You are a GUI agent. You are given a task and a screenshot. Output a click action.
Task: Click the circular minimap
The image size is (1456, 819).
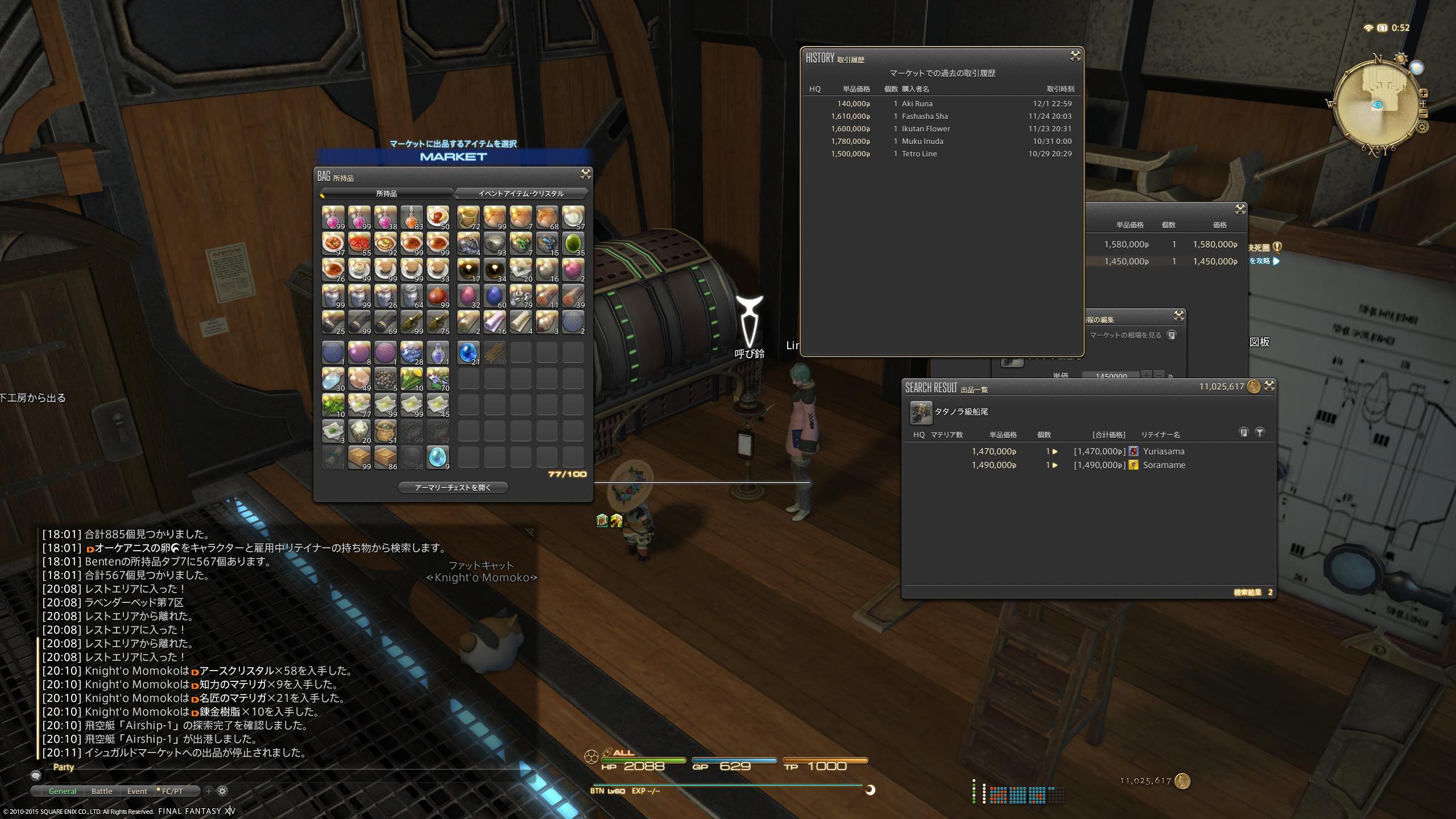click(1377, 105)
